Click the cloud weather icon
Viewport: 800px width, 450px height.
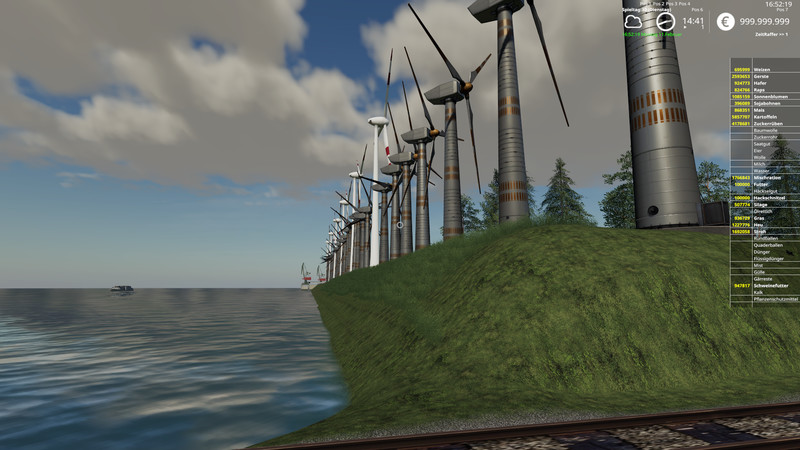point(633,21)
